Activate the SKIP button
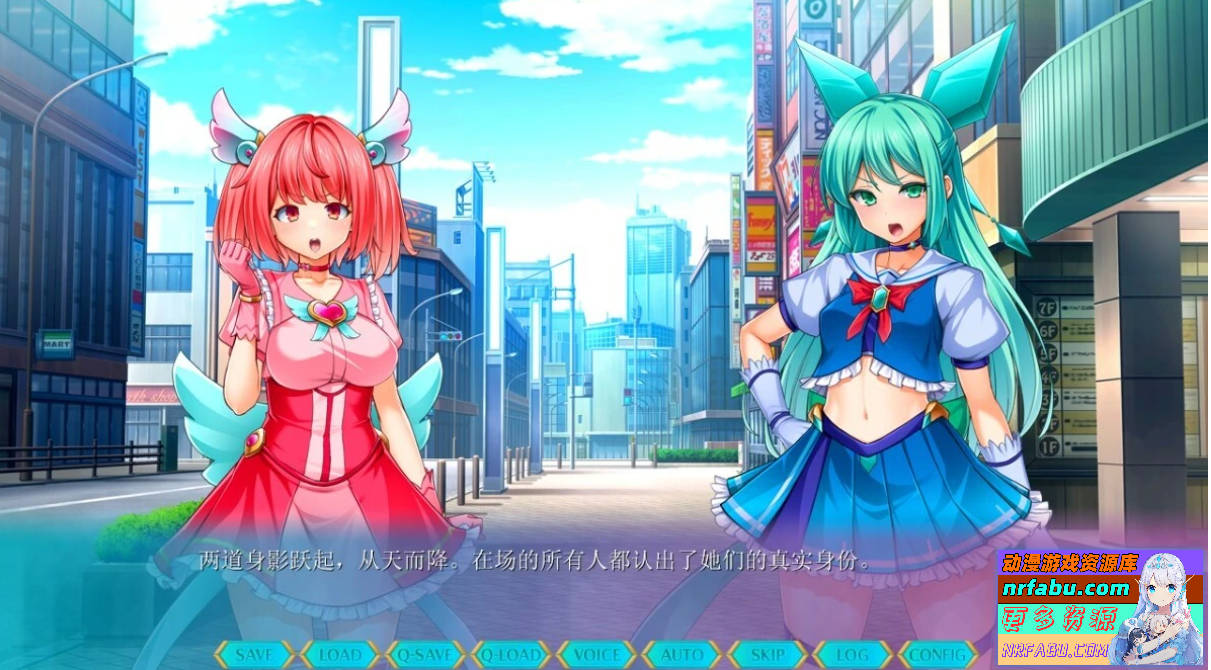 [768, 655]
